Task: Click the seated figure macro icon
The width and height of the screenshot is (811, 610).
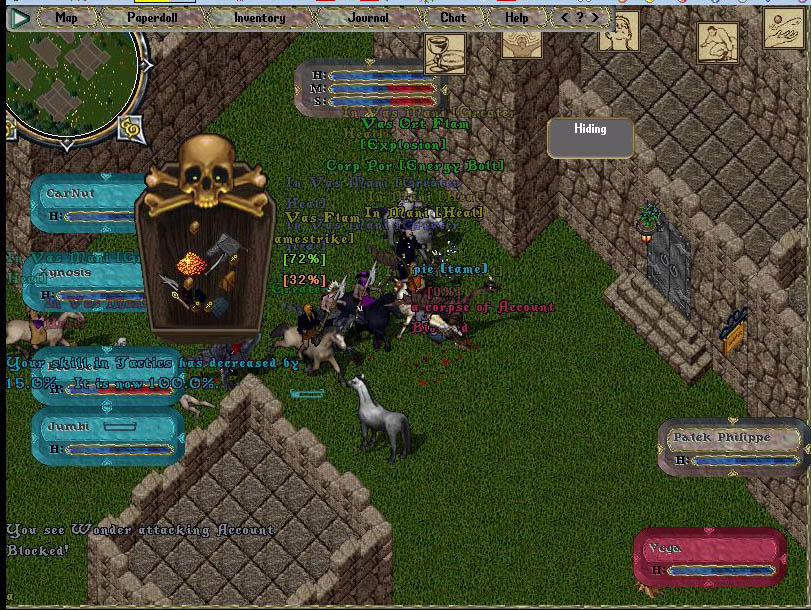Action: click(x=619, y=32)
